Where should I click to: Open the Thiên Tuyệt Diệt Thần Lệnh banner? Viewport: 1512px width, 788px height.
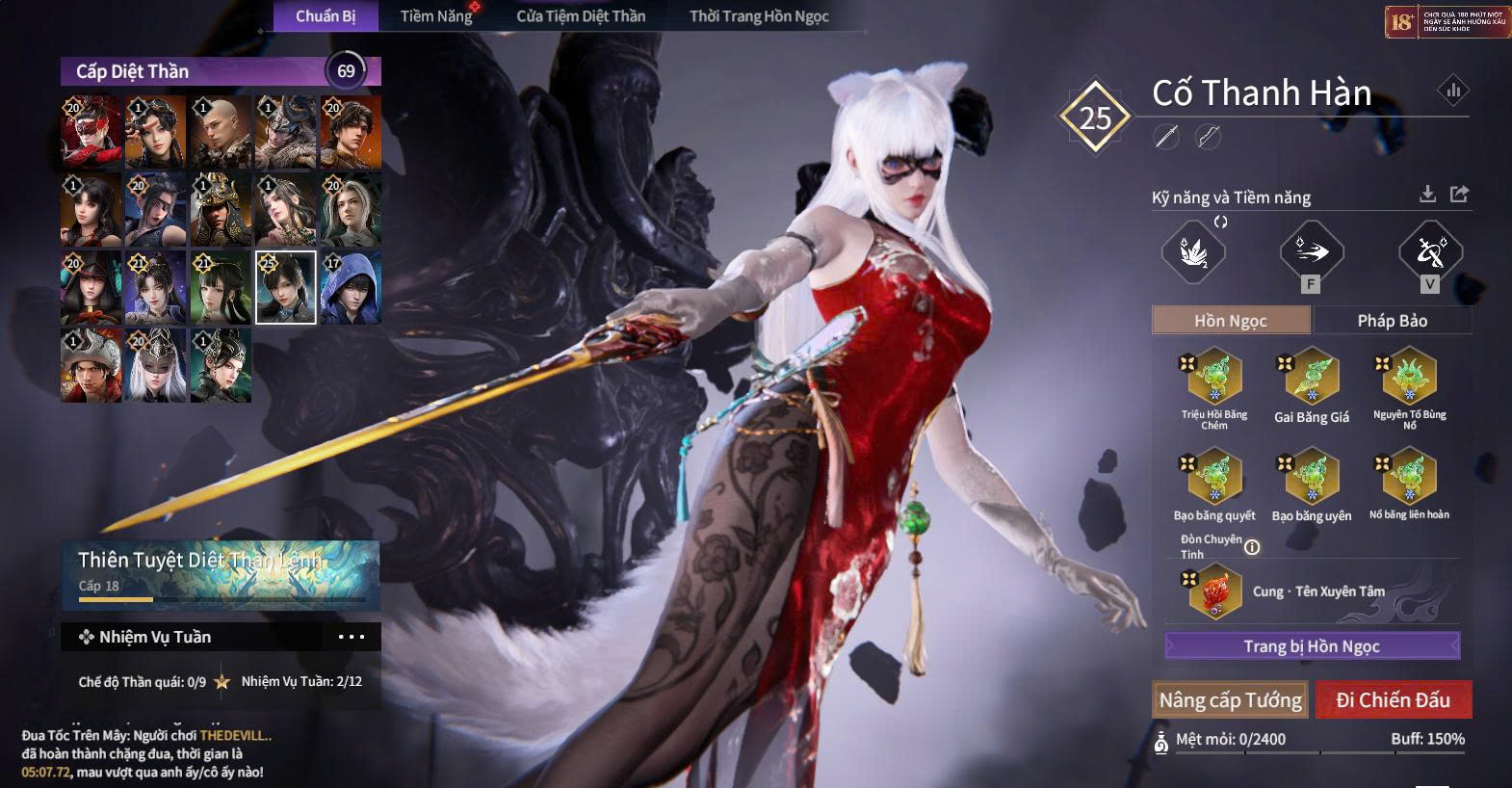pos(221,574)
